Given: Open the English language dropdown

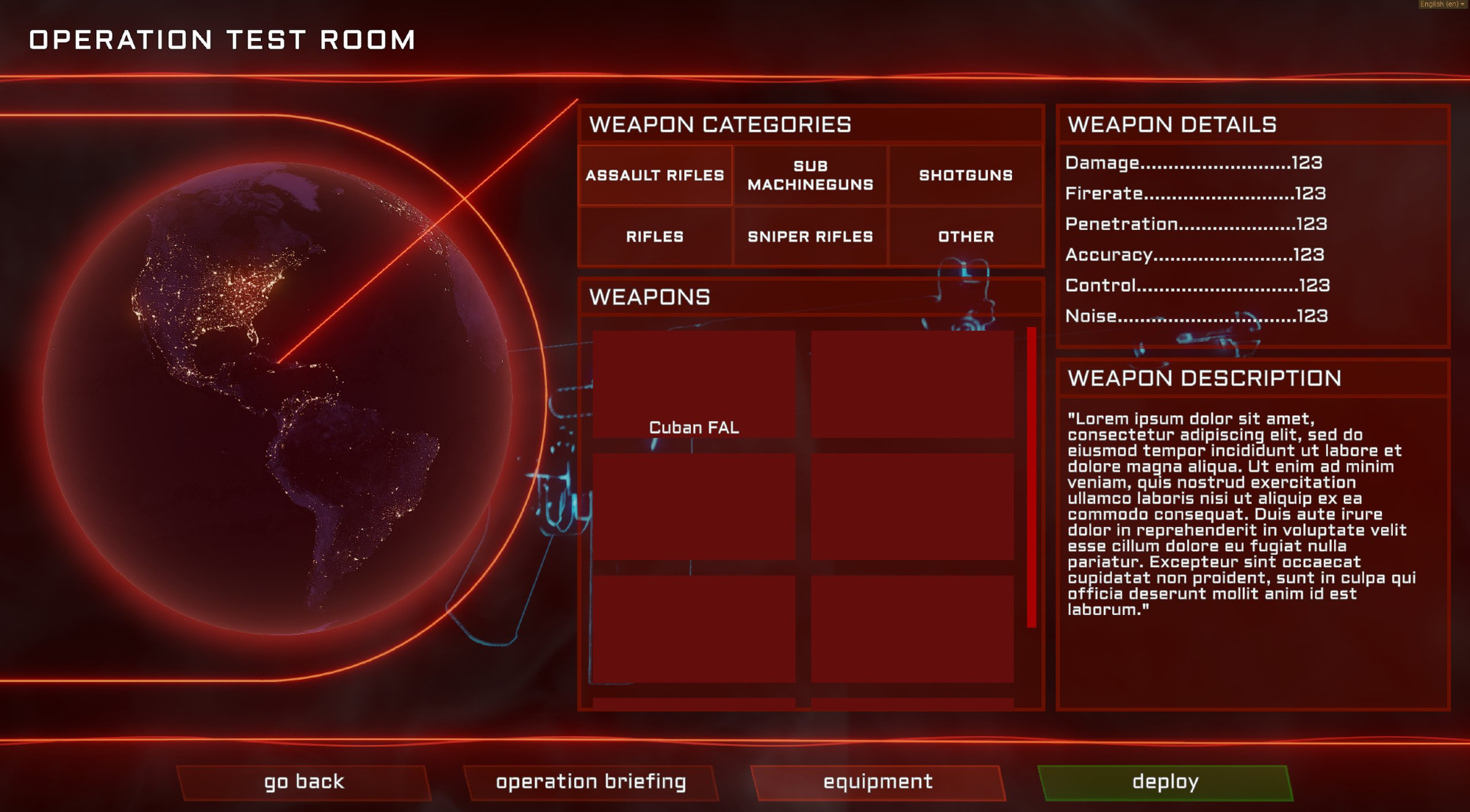Looking at the screenshot, I should 1442,4.
